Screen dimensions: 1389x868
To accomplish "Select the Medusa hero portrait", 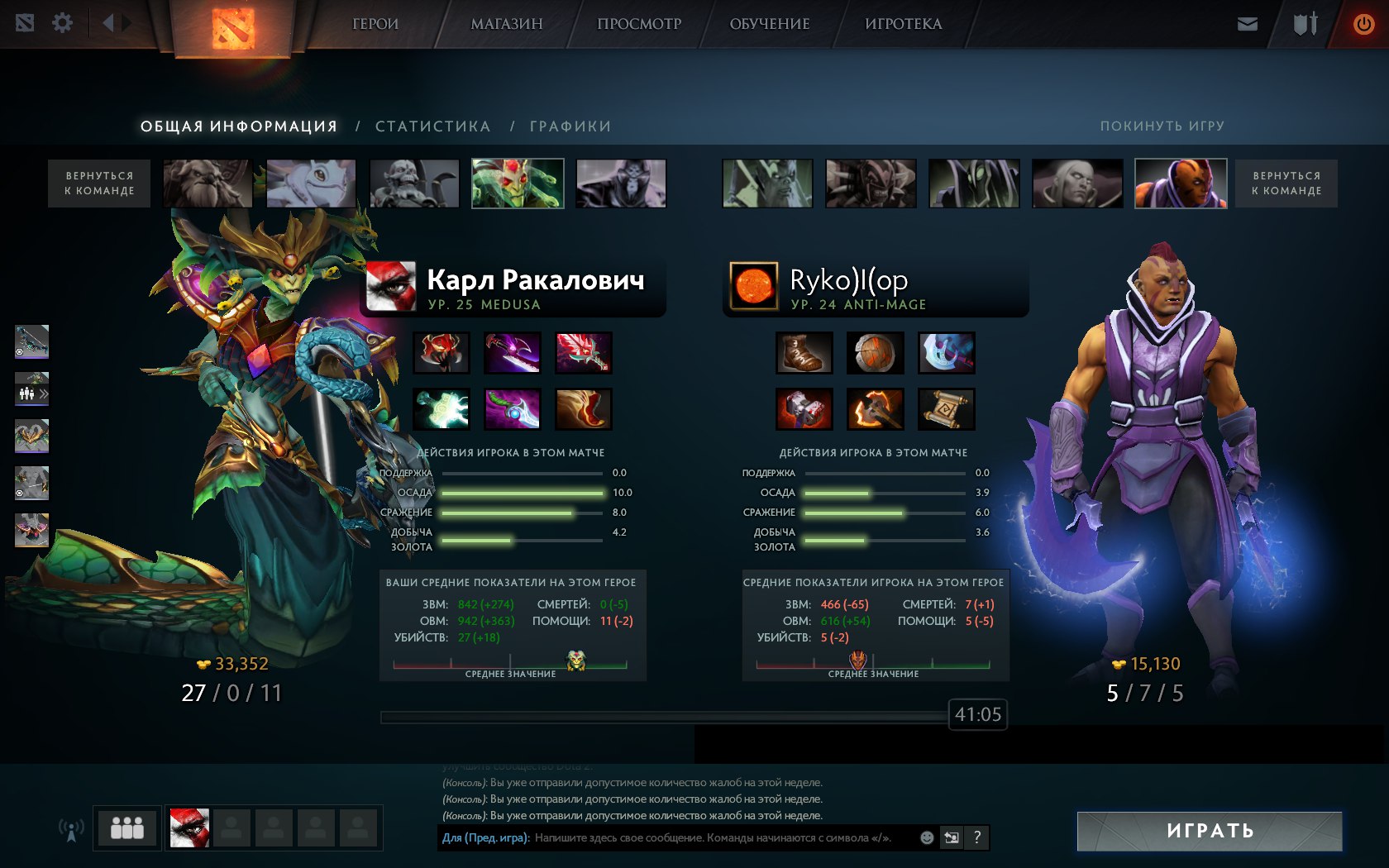I will pyautogui.click(x=518, y=184).
